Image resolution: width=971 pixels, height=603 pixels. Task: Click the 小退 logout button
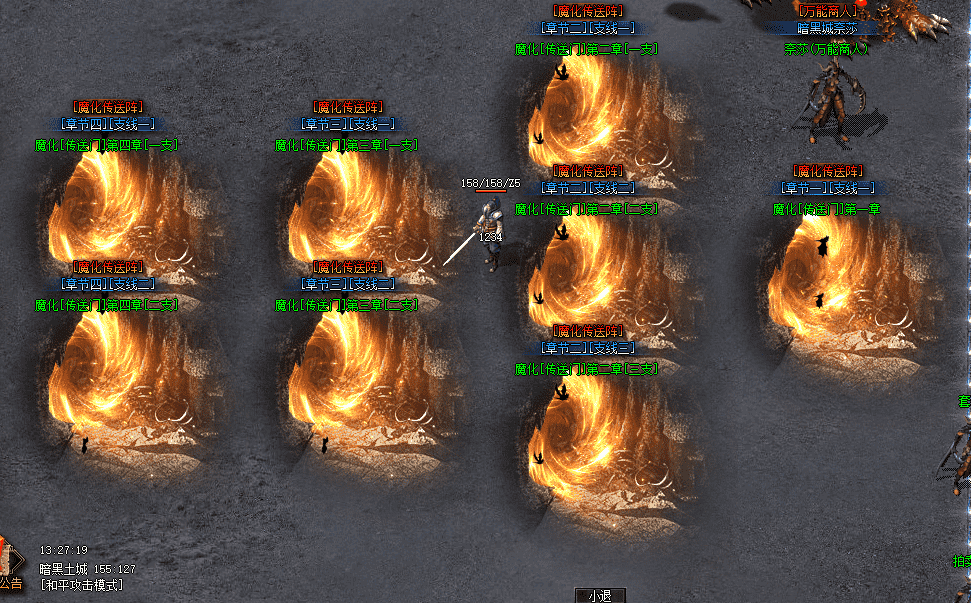point(600,595)
